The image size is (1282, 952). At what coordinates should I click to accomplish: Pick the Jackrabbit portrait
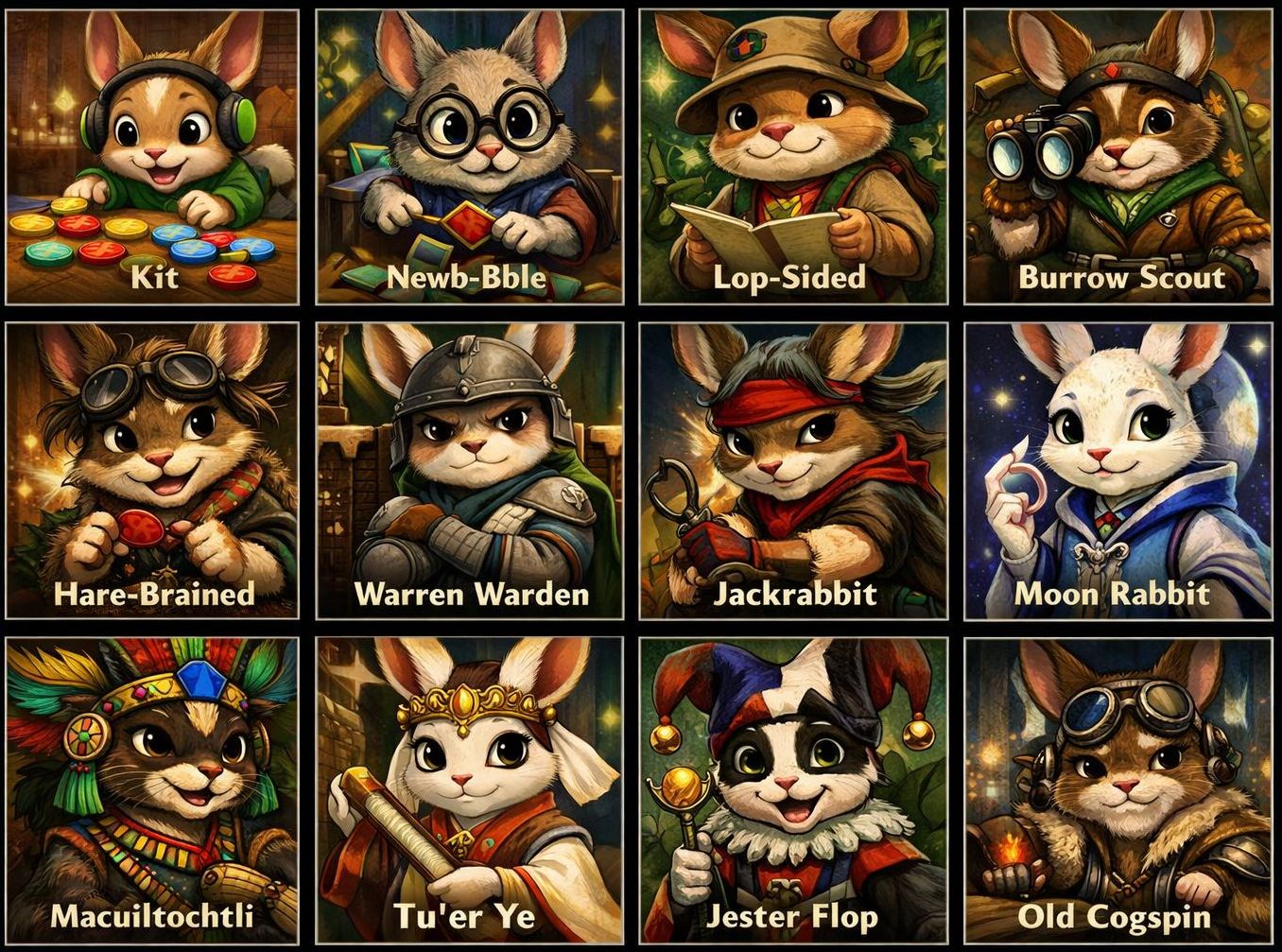793,471
